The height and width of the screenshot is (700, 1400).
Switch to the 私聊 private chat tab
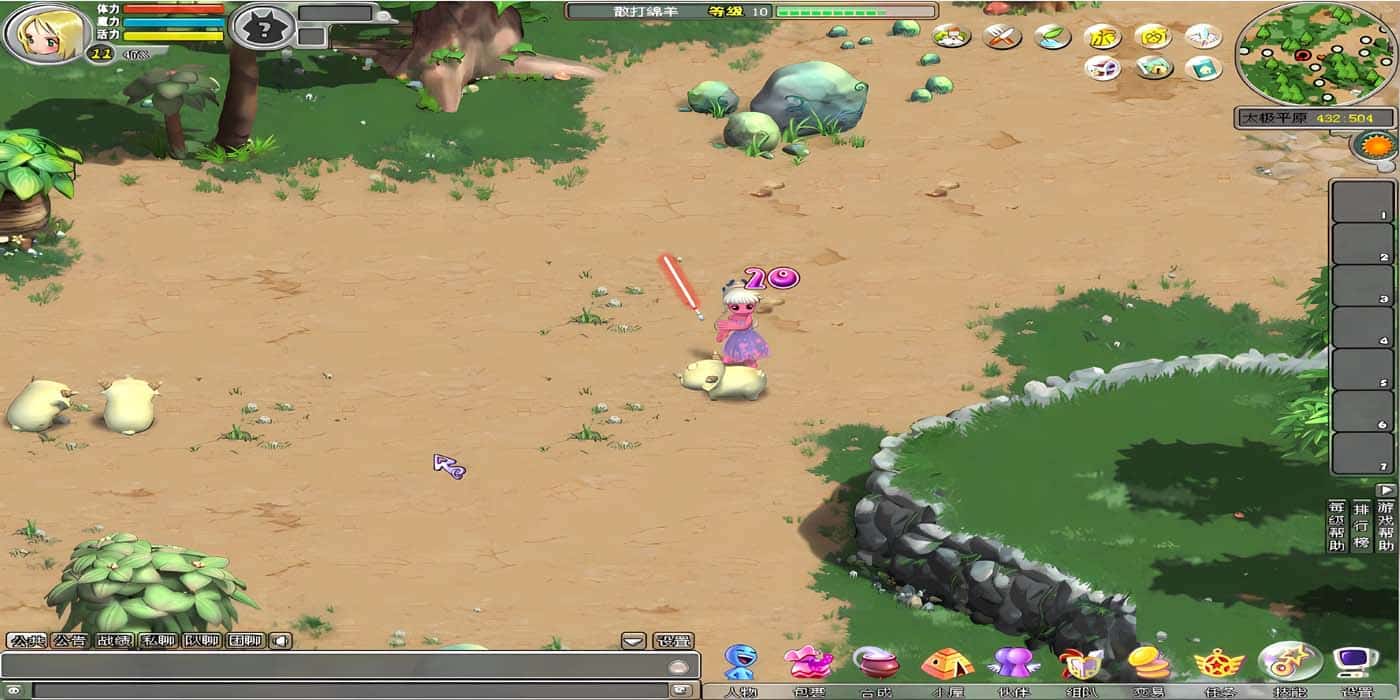click(x=158, y=641)
